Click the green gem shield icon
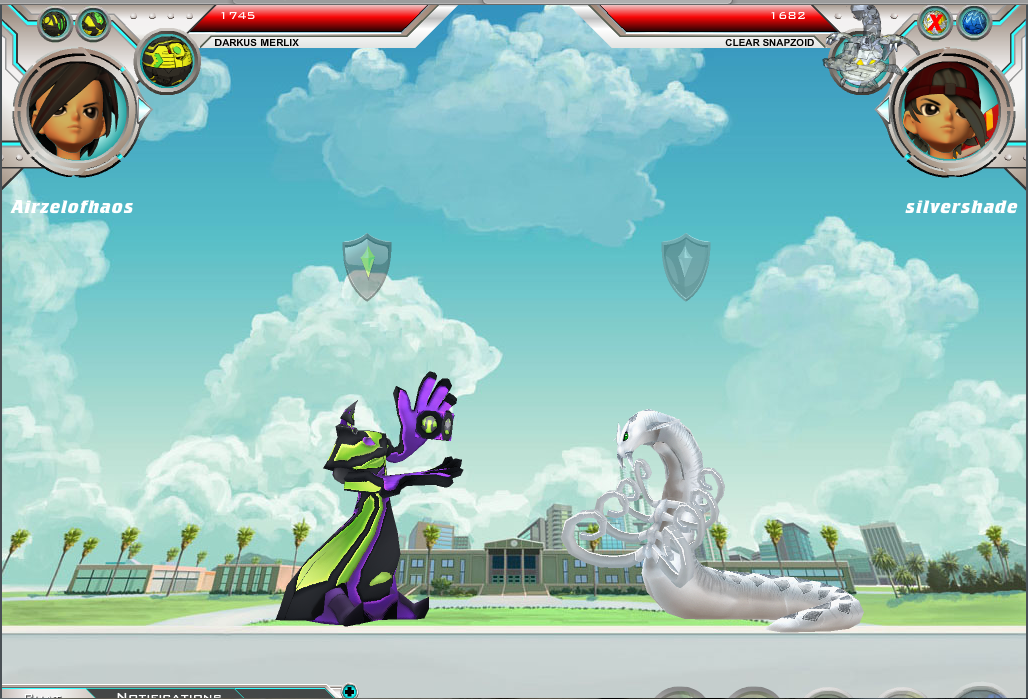Image resolution: width=1028 pixels, height=699 pixels. [367, 266]
